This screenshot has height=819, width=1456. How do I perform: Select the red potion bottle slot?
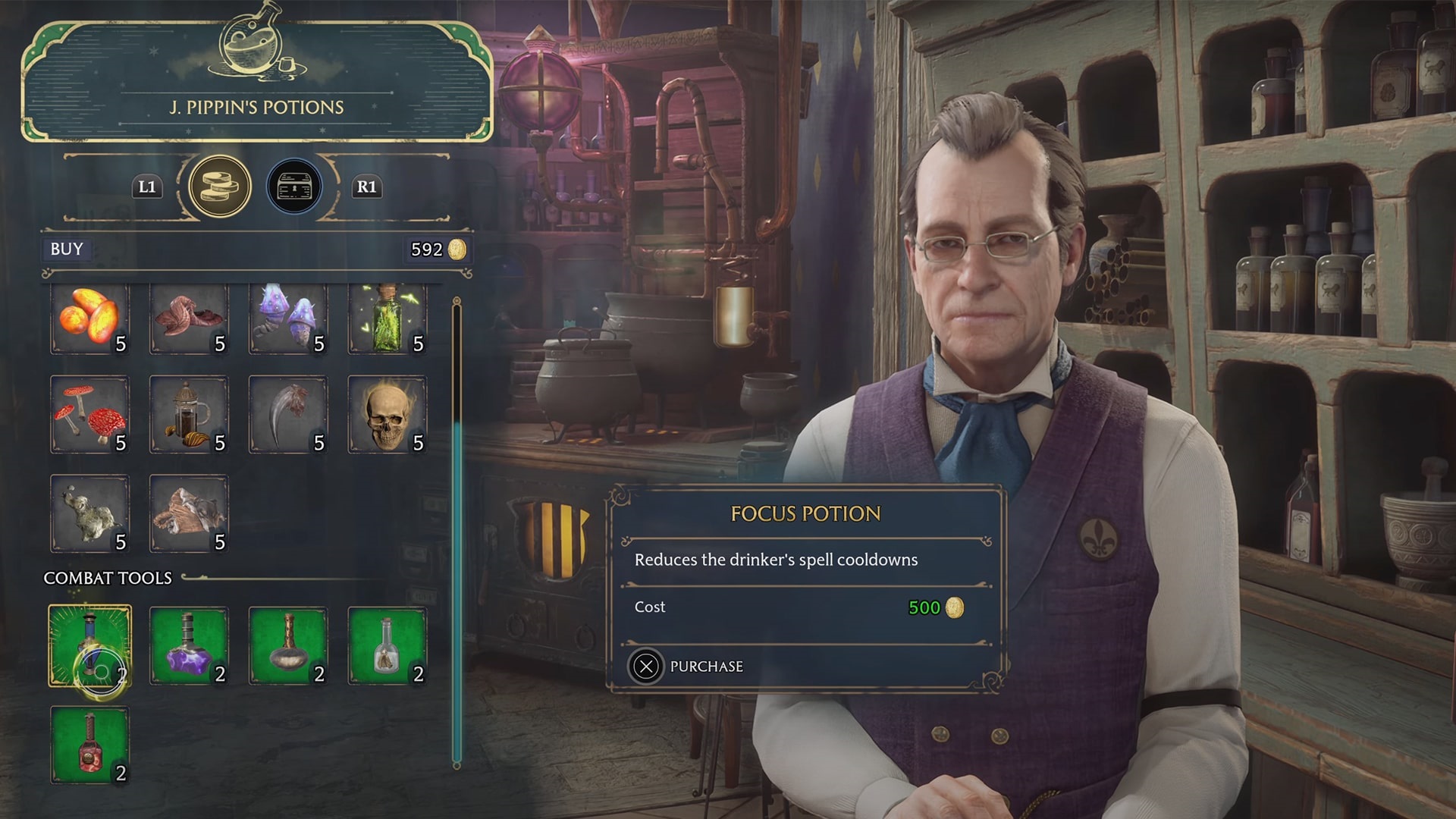point(89,745)
